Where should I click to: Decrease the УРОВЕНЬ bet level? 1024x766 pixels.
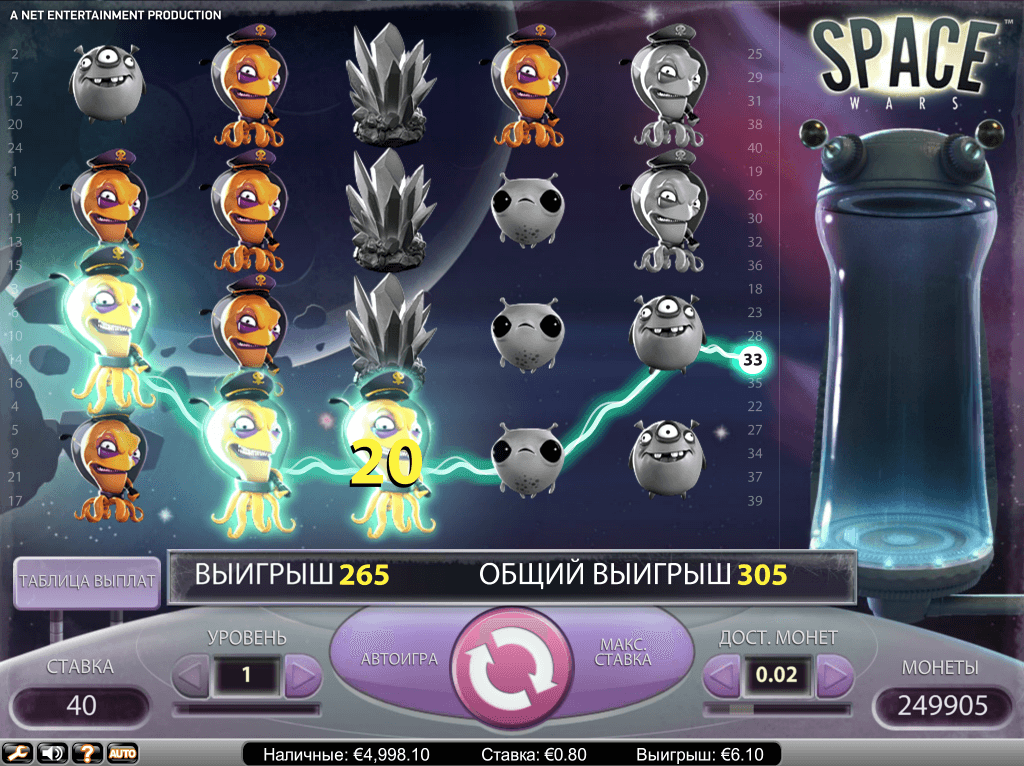(191, 677)
